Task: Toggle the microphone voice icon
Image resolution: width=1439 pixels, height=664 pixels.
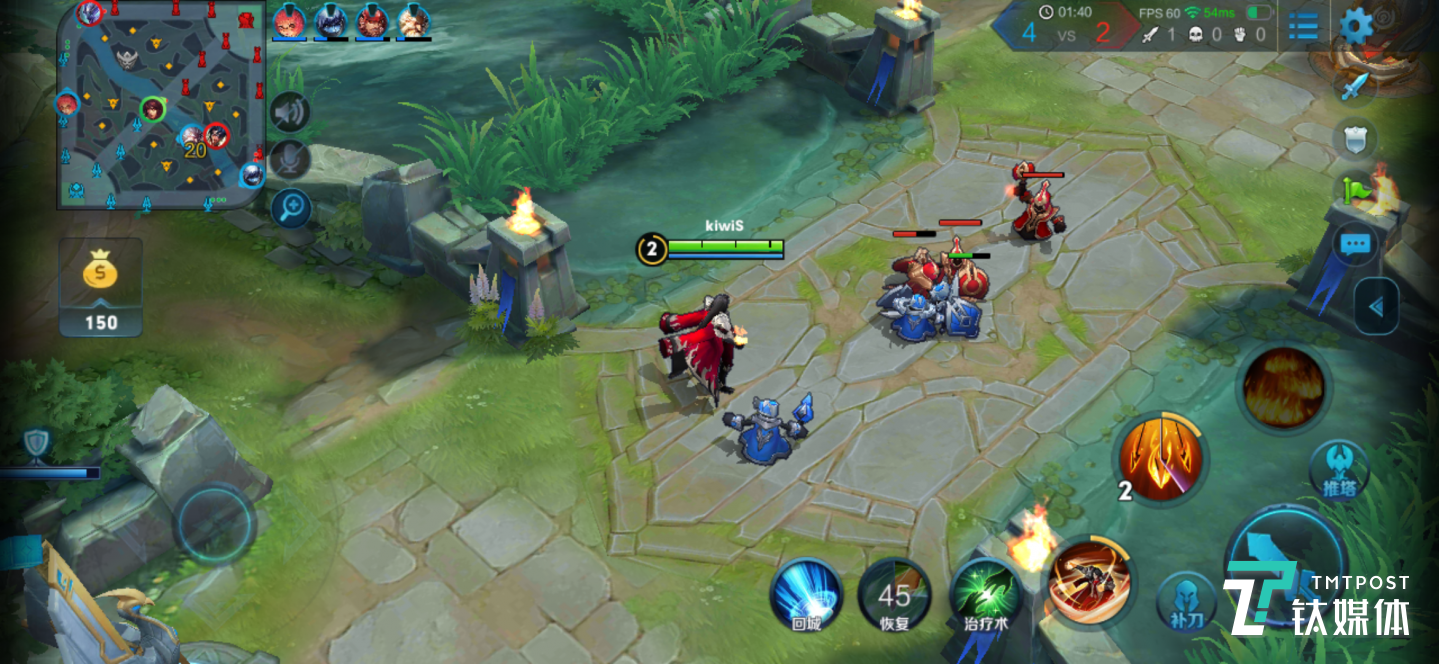Action: pyautogui.click(x=290, y=159)
